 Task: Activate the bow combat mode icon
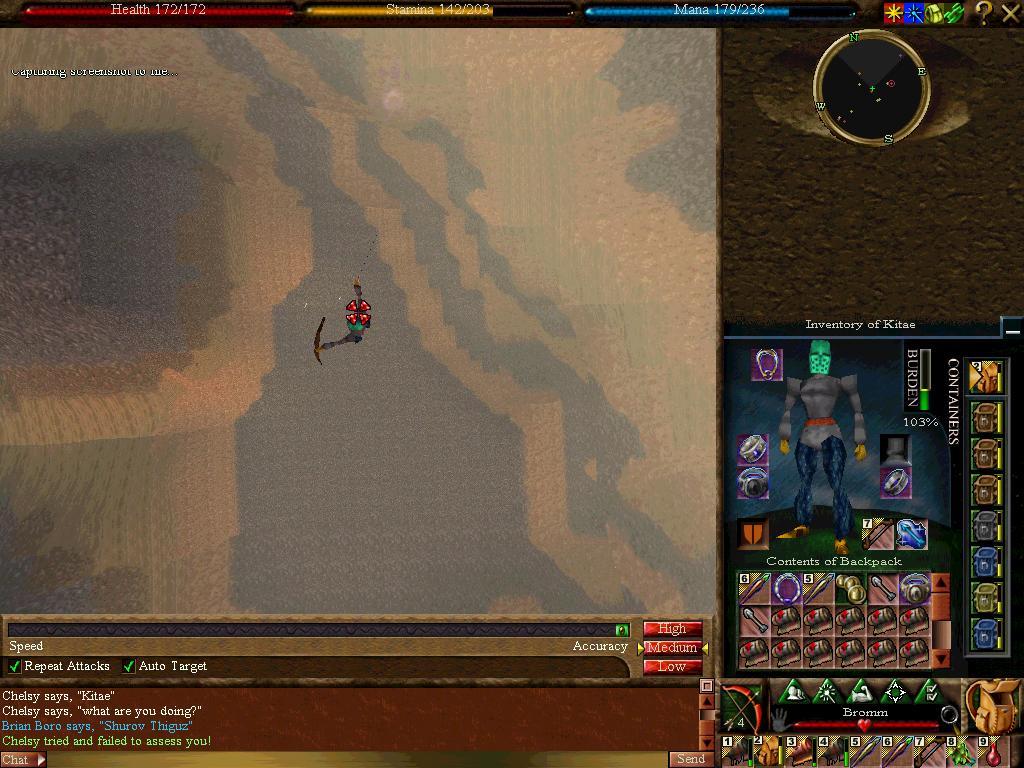tap(740, 708)
